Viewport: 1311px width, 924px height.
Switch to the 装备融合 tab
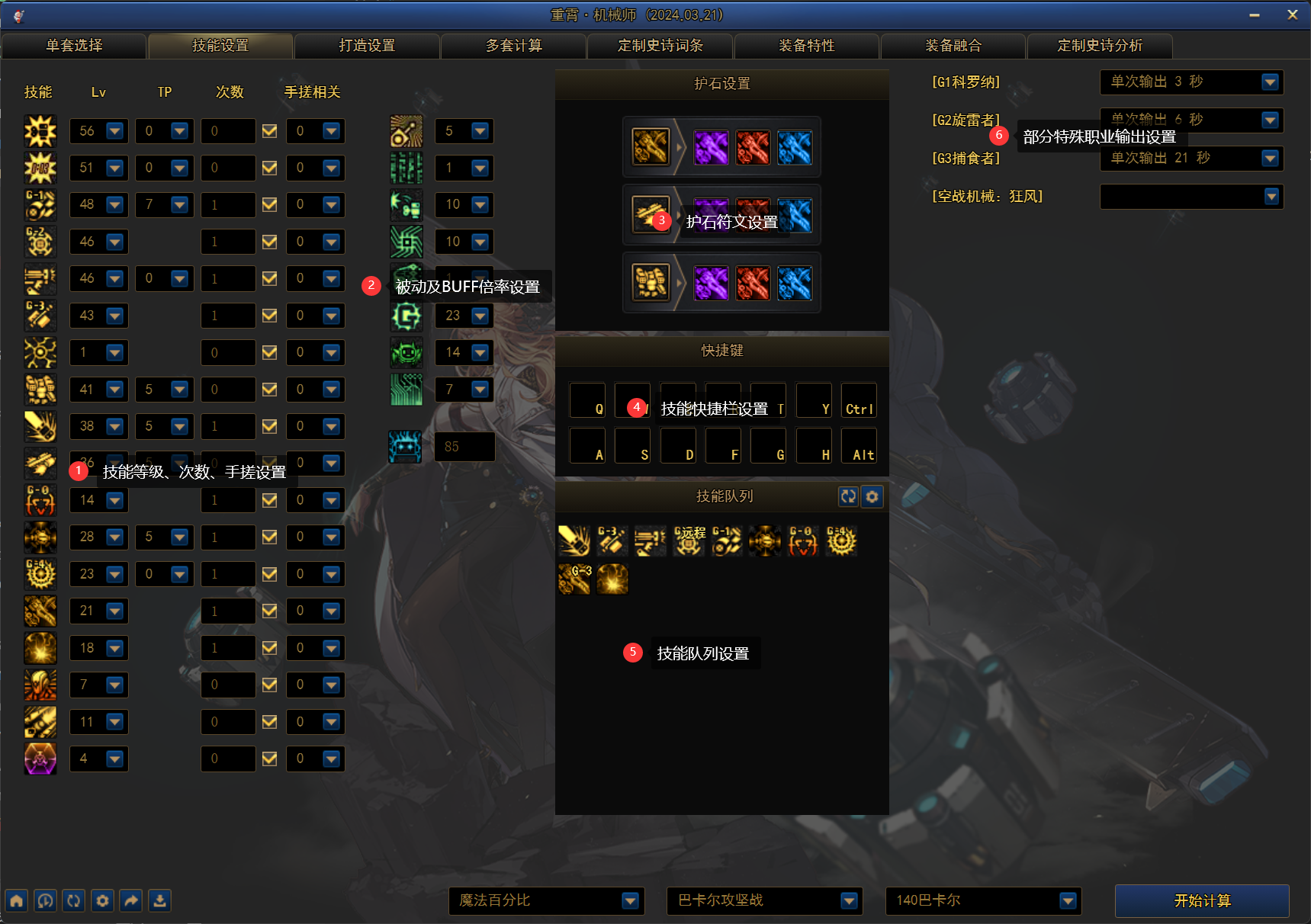coord(953,46)
